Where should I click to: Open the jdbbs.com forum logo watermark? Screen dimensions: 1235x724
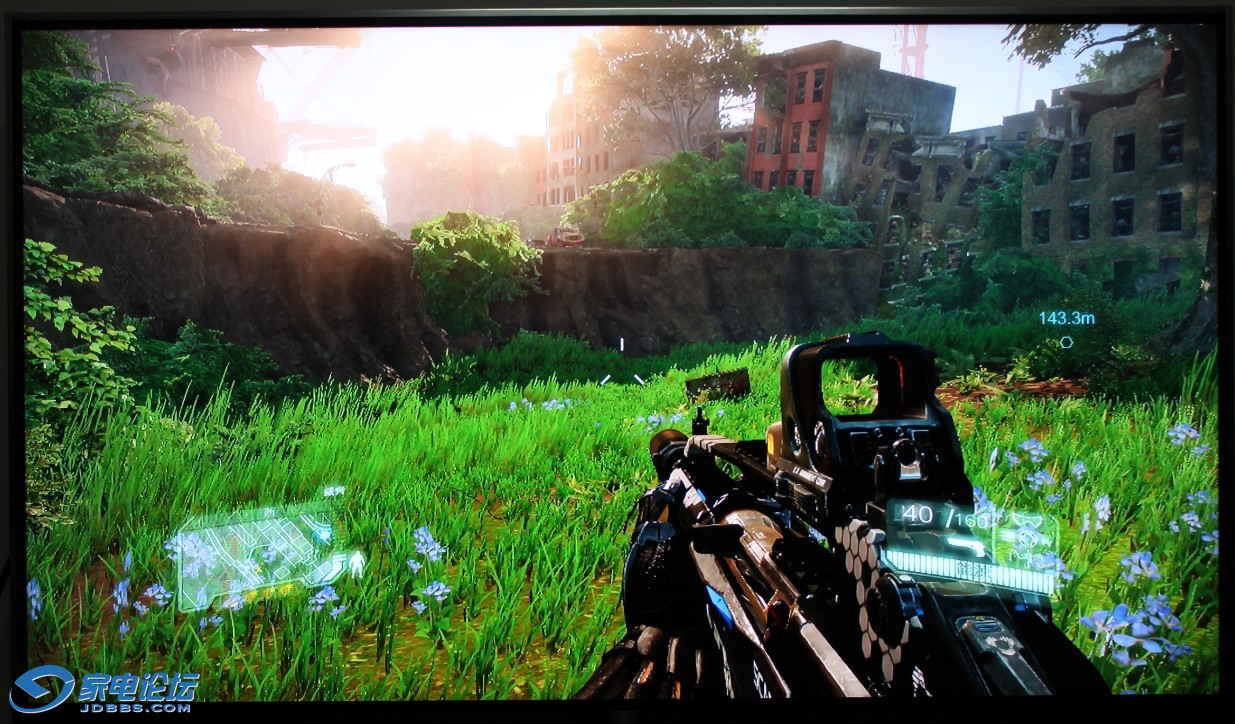(x=105, y=689)
